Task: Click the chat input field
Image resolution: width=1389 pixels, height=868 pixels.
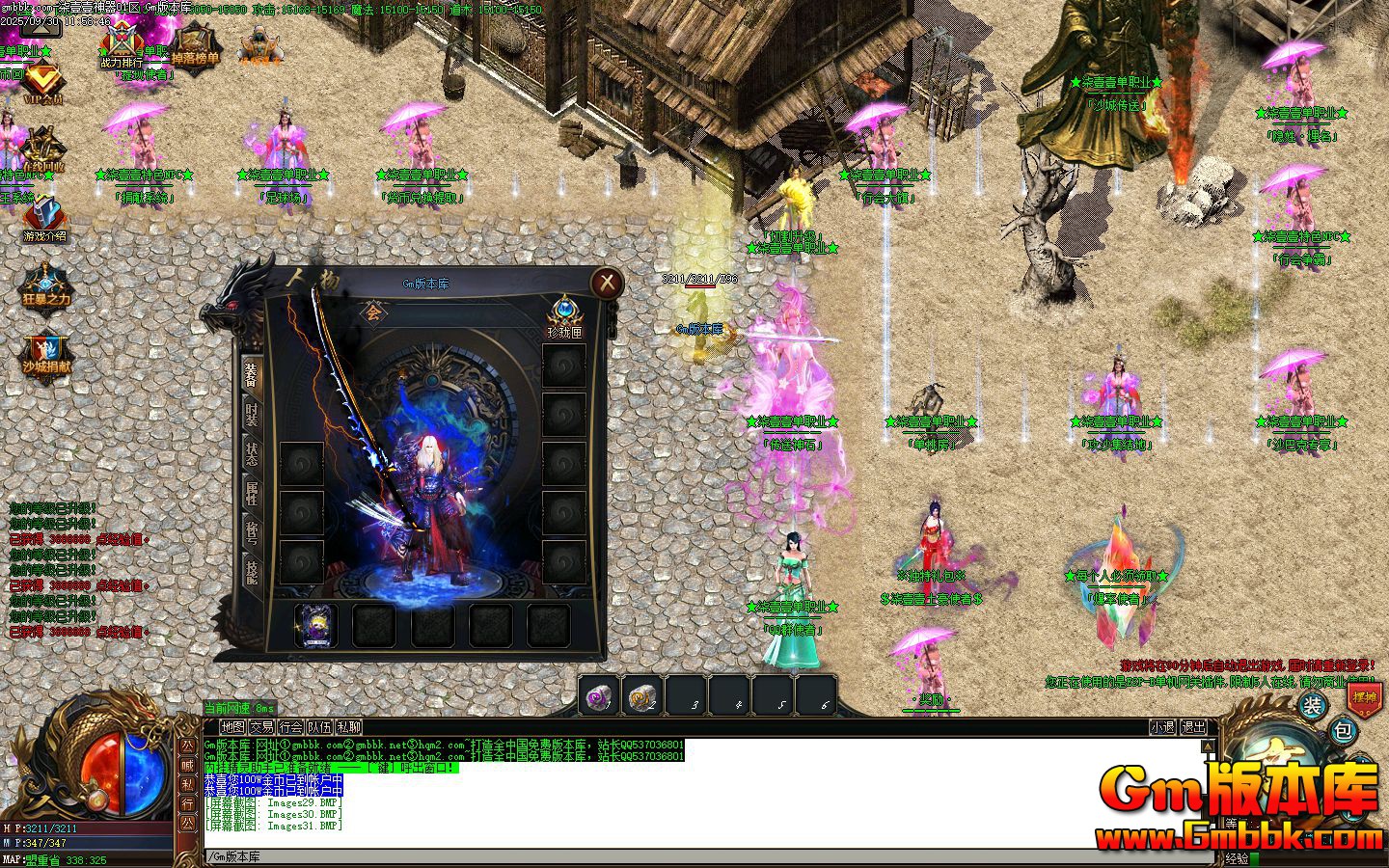Action: pyautogui.click(x=675, y=856)
